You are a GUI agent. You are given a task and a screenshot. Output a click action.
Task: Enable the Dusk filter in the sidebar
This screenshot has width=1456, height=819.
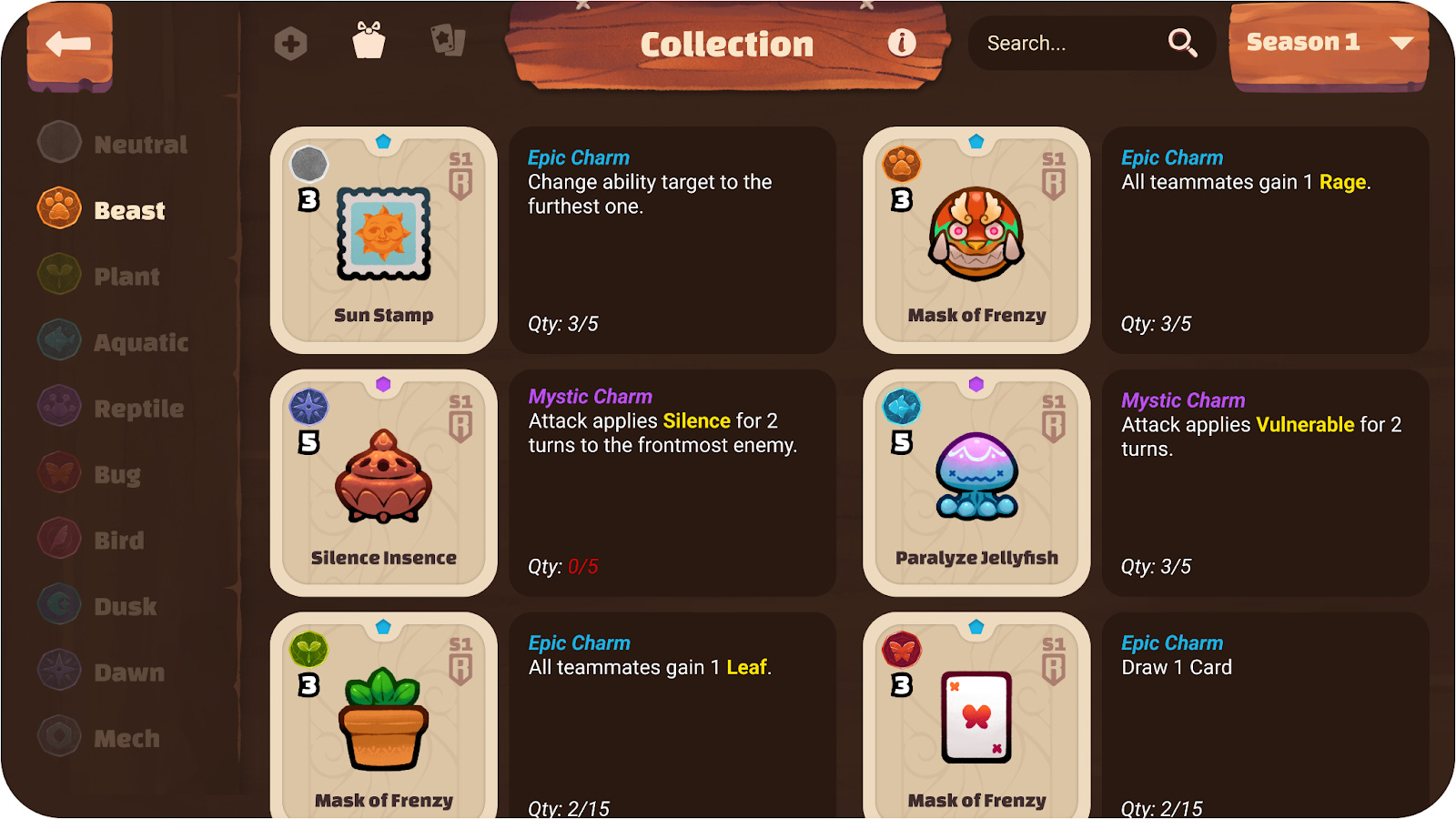pyautogui.click(x=58, y=604)
